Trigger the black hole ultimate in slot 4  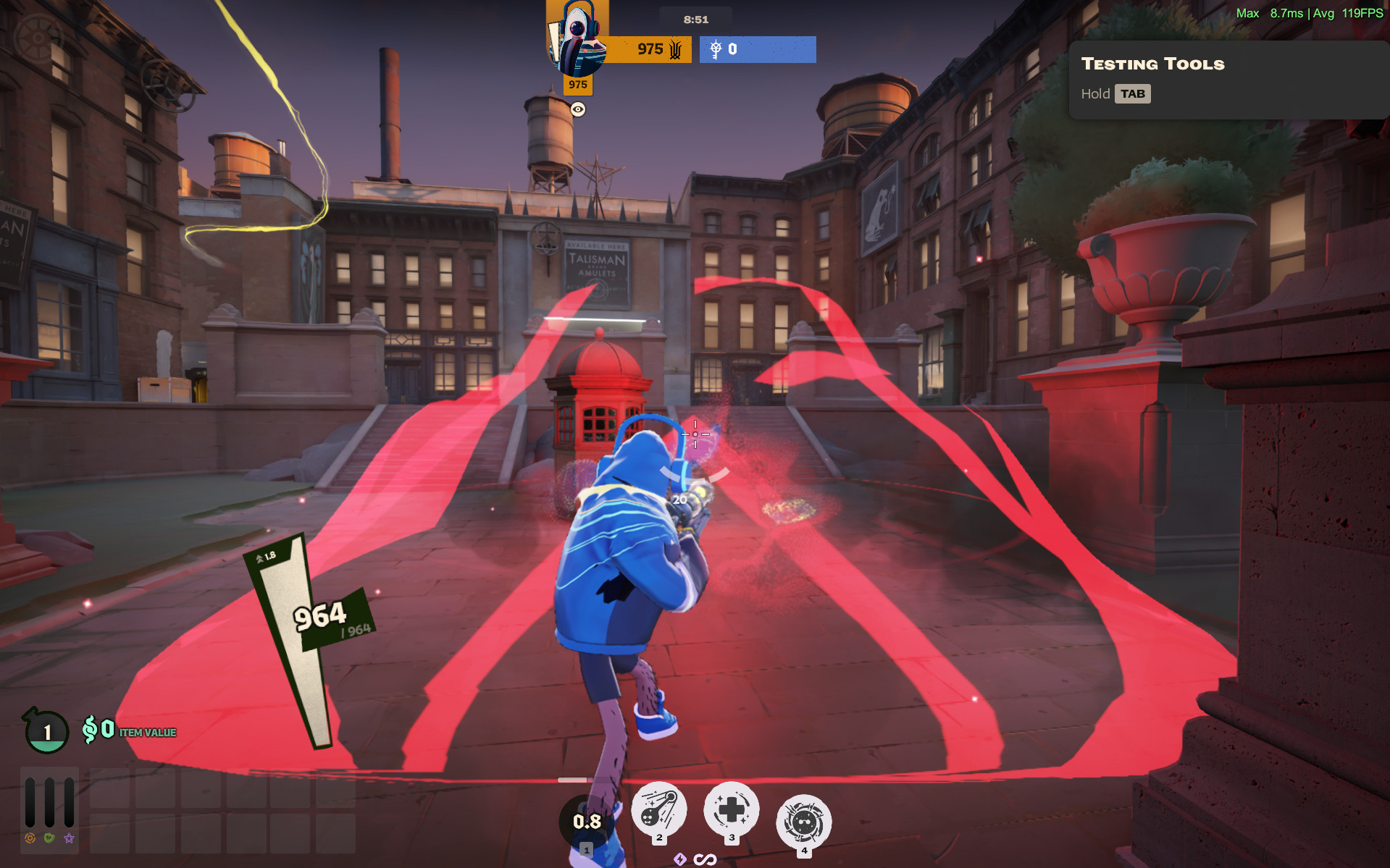coord(803,822)
